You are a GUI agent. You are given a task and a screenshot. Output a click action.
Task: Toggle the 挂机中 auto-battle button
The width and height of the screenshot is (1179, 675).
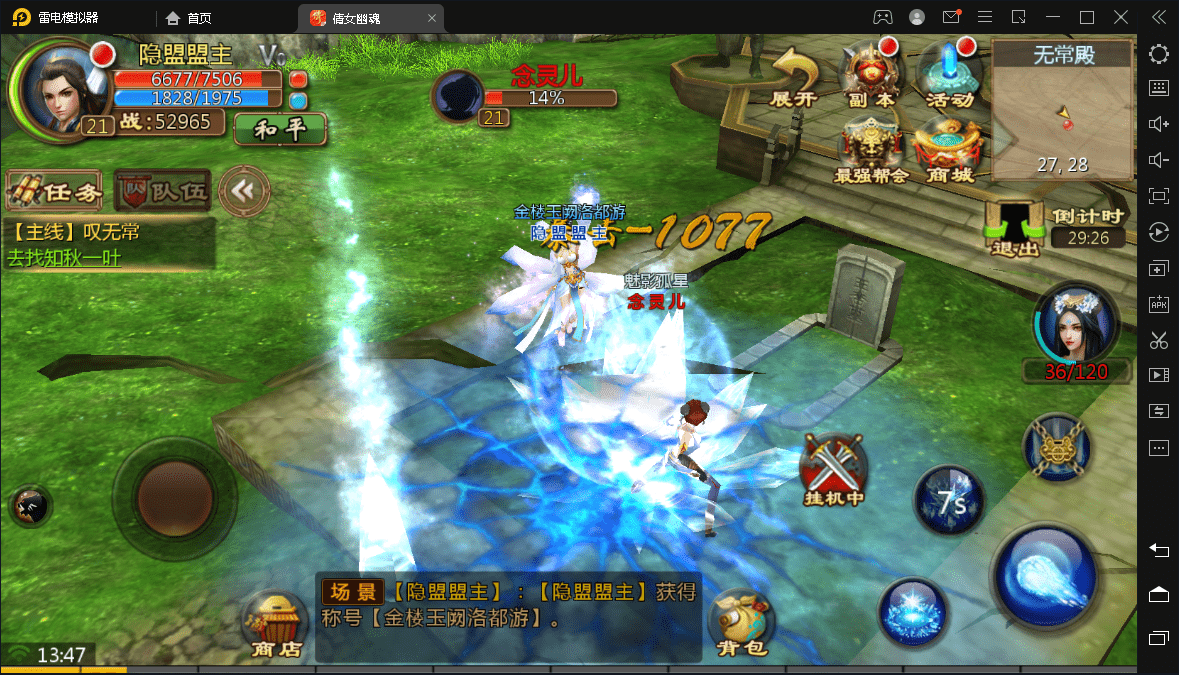click(x=833, y=470)
